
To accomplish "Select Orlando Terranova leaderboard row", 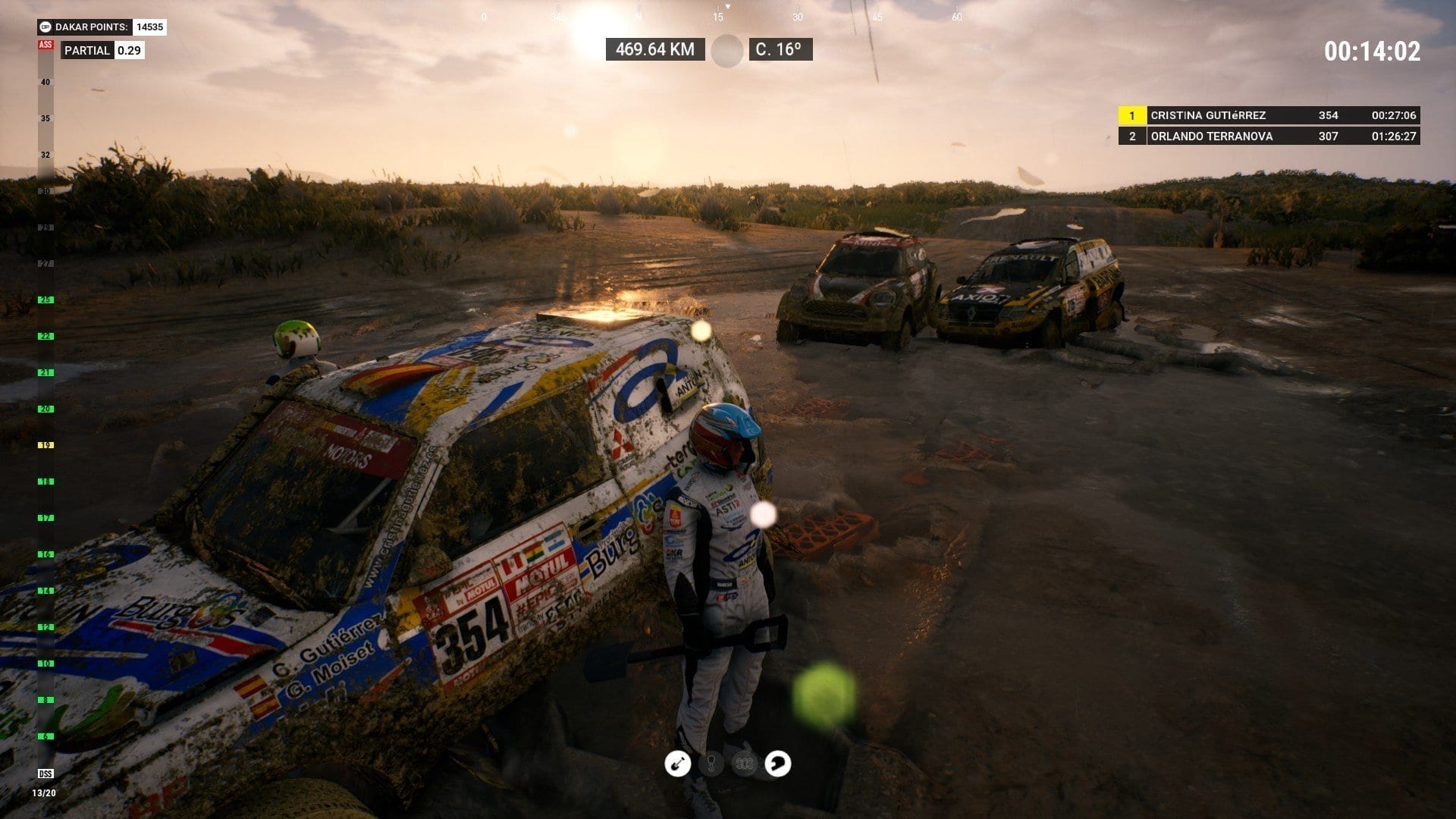I will coord(1268,136).
